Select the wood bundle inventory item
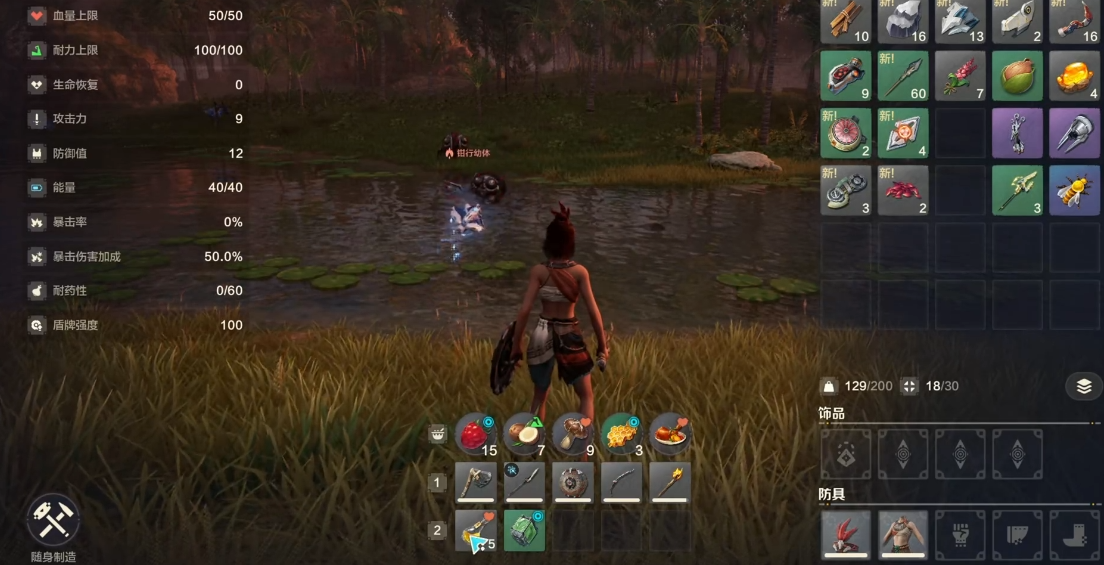This screenshot has height=565, width=1104. point(845,20)
